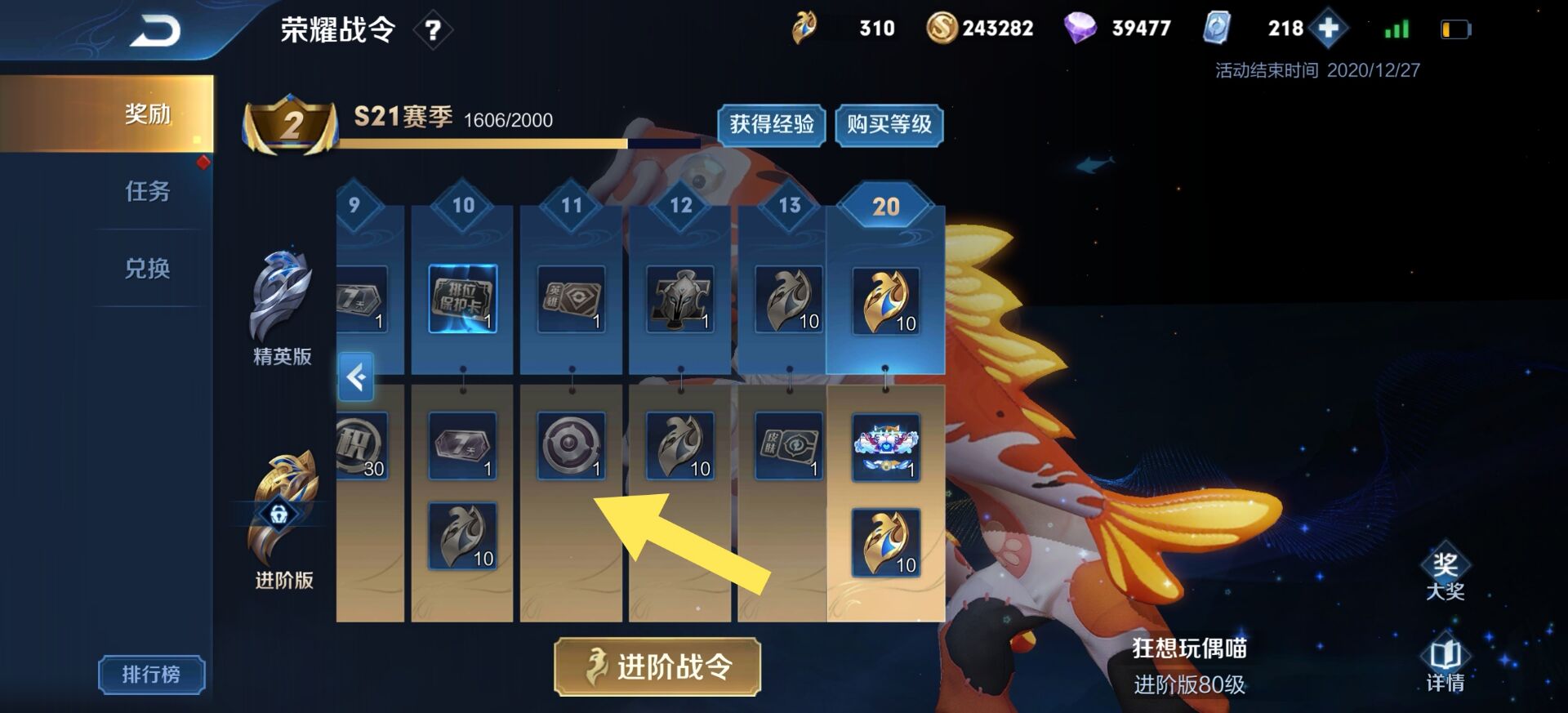Screen dimensions: 1568x713
Task: Open the 排行榜 leaderboard
Action: [151, 675]
